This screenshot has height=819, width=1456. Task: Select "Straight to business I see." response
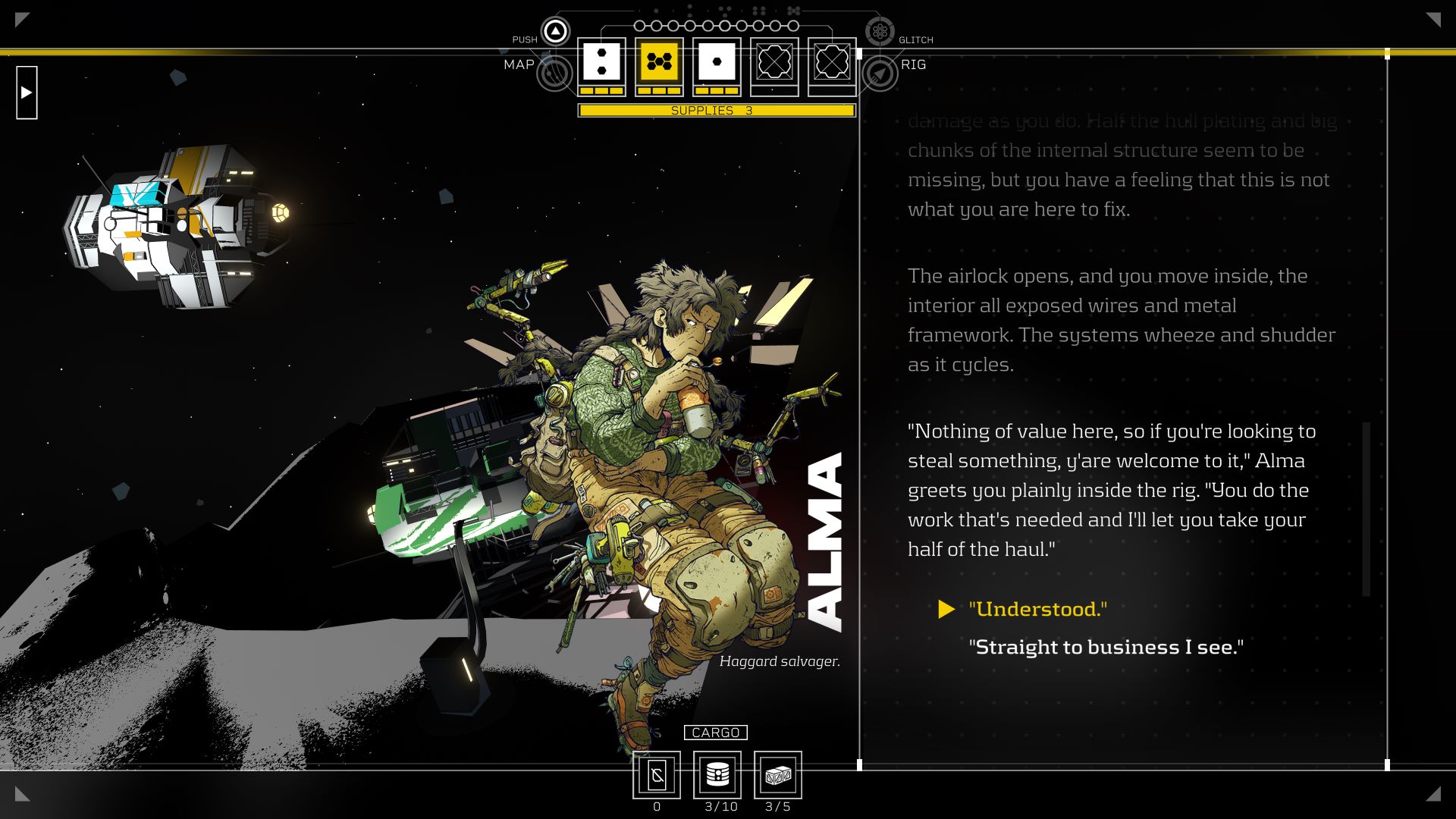(x=1106, y=647)
